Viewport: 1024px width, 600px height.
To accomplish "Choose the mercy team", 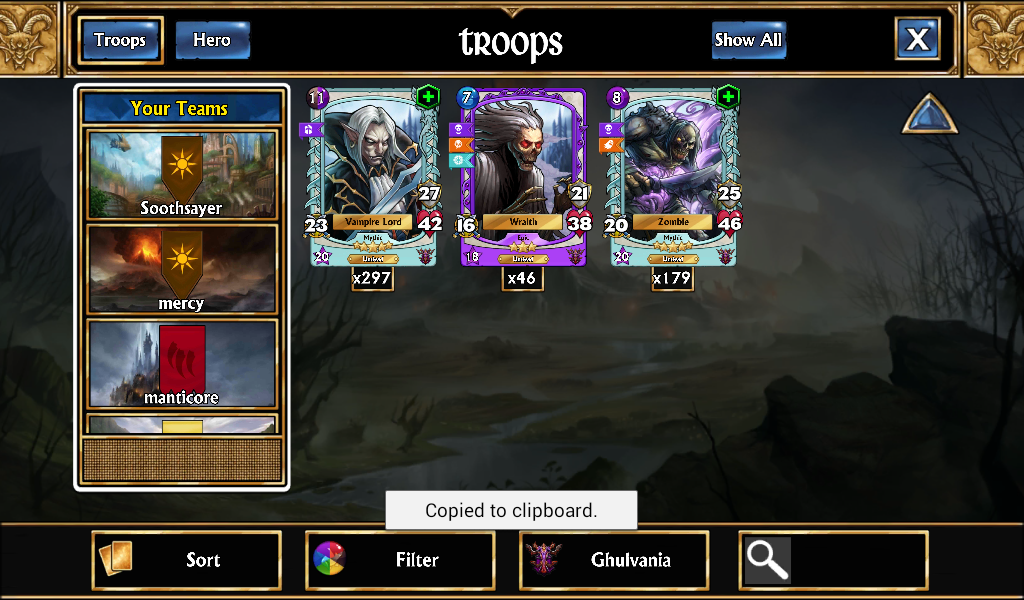I will [x=181, y=269].
